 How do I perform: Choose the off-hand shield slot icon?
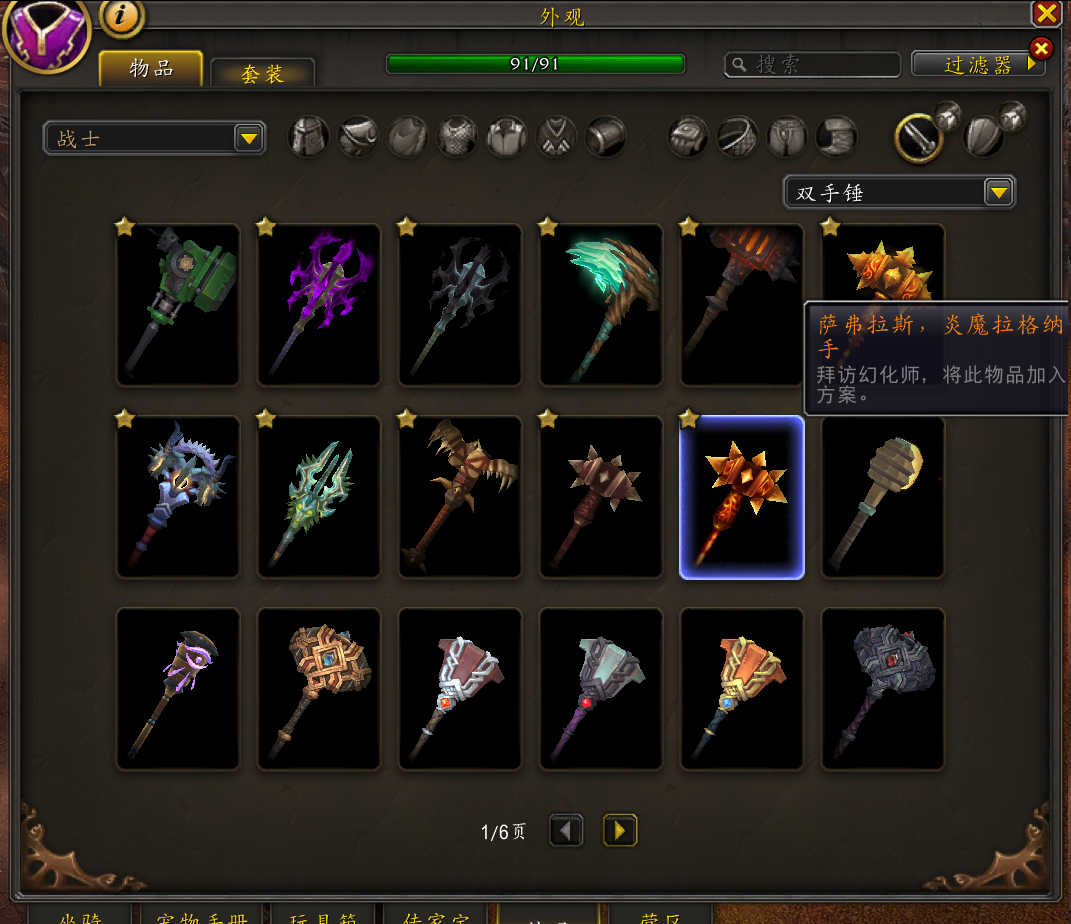pos(983,137)
